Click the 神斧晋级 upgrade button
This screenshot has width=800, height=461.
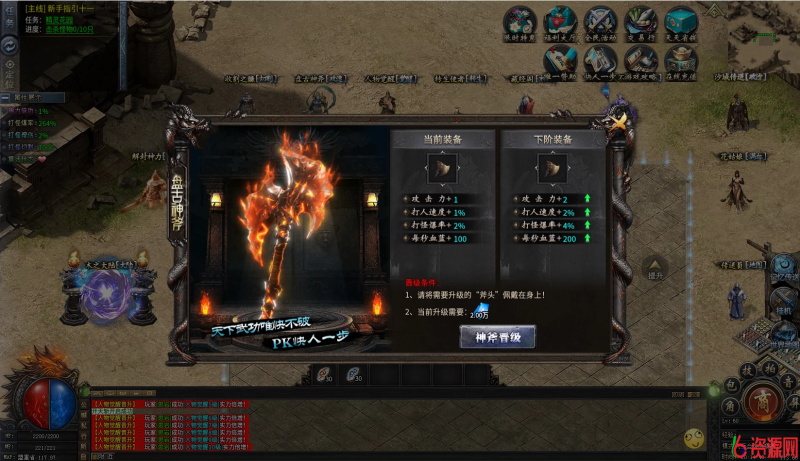click(x=497, y=337)
